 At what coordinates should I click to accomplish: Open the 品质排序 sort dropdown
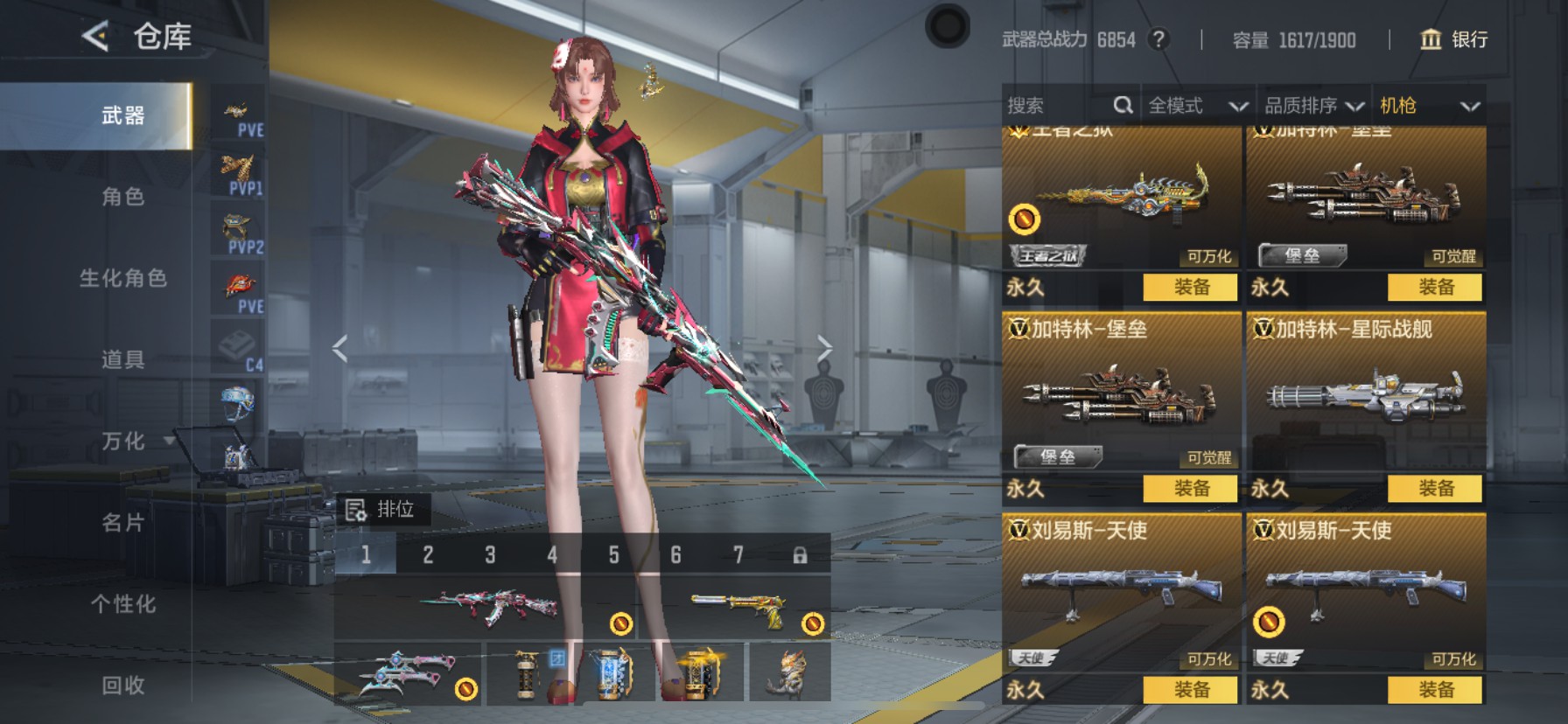(1313, 106)
